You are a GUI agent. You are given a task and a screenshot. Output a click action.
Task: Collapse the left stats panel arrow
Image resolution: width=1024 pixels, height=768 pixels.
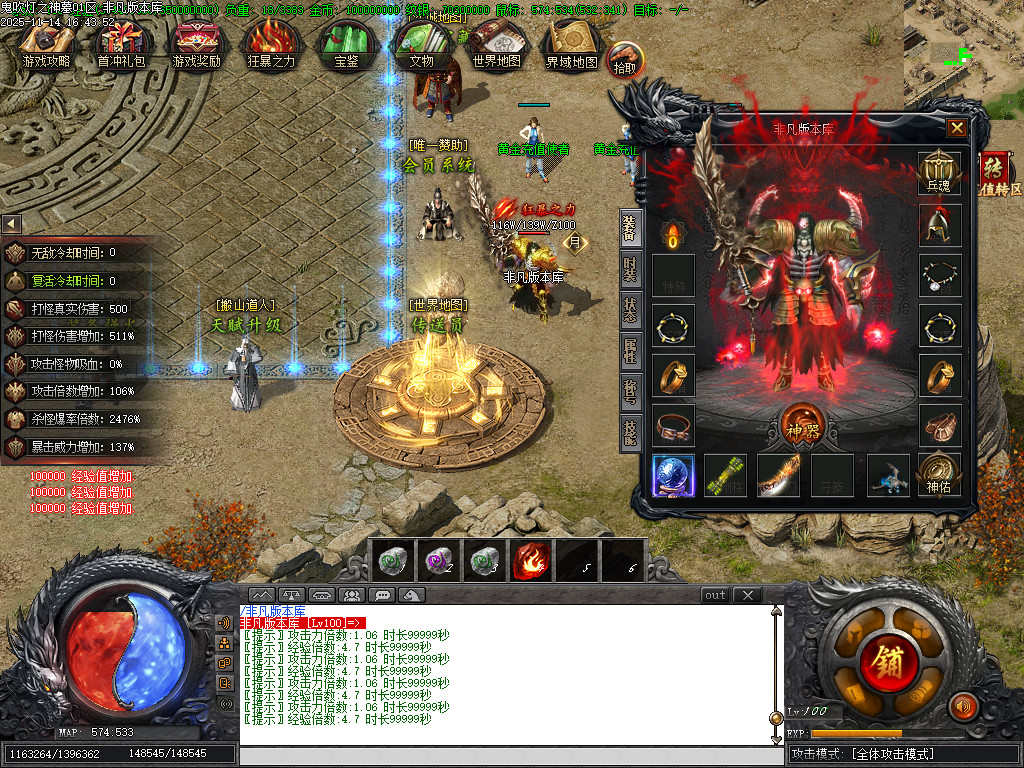(x=11, y=224)
